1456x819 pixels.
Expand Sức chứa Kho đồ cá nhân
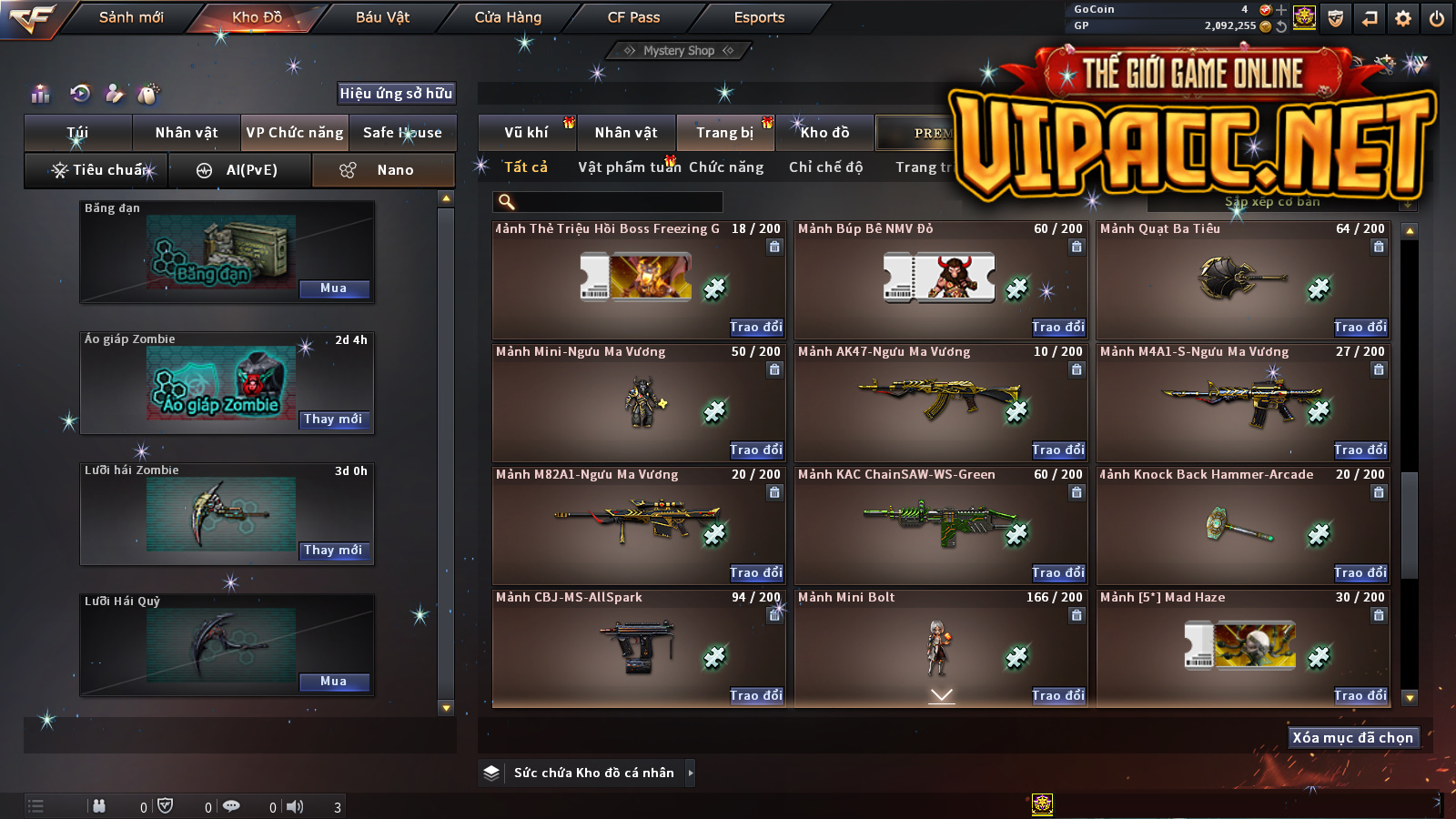(691, 773)
